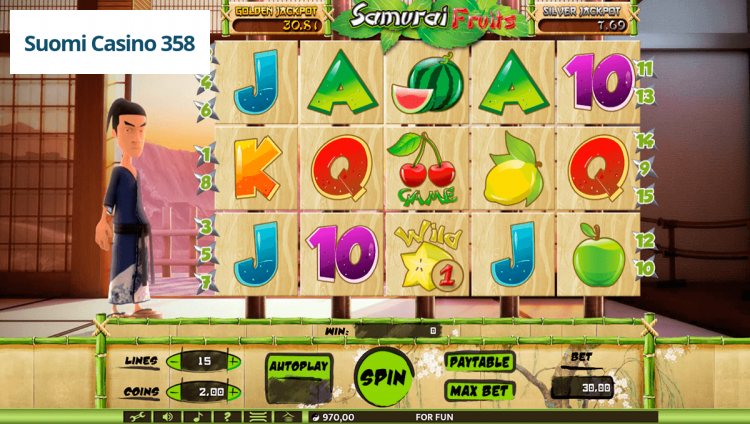Start Autoplay mode
This screenshot has width=750, height=424.
click(x=299, y=367)
